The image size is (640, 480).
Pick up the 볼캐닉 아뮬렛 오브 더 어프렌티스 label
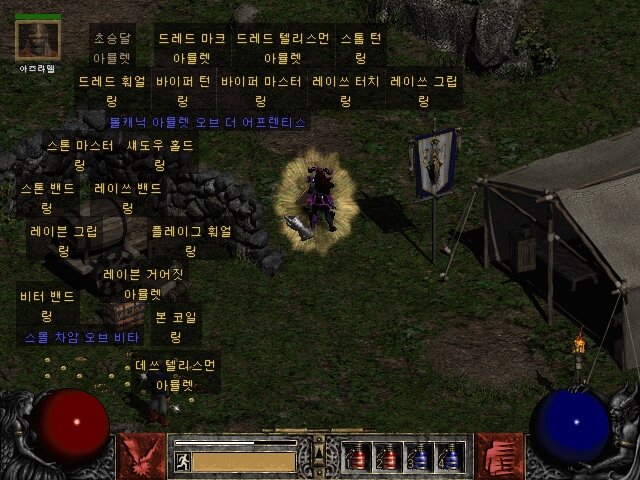coord(207,122)
